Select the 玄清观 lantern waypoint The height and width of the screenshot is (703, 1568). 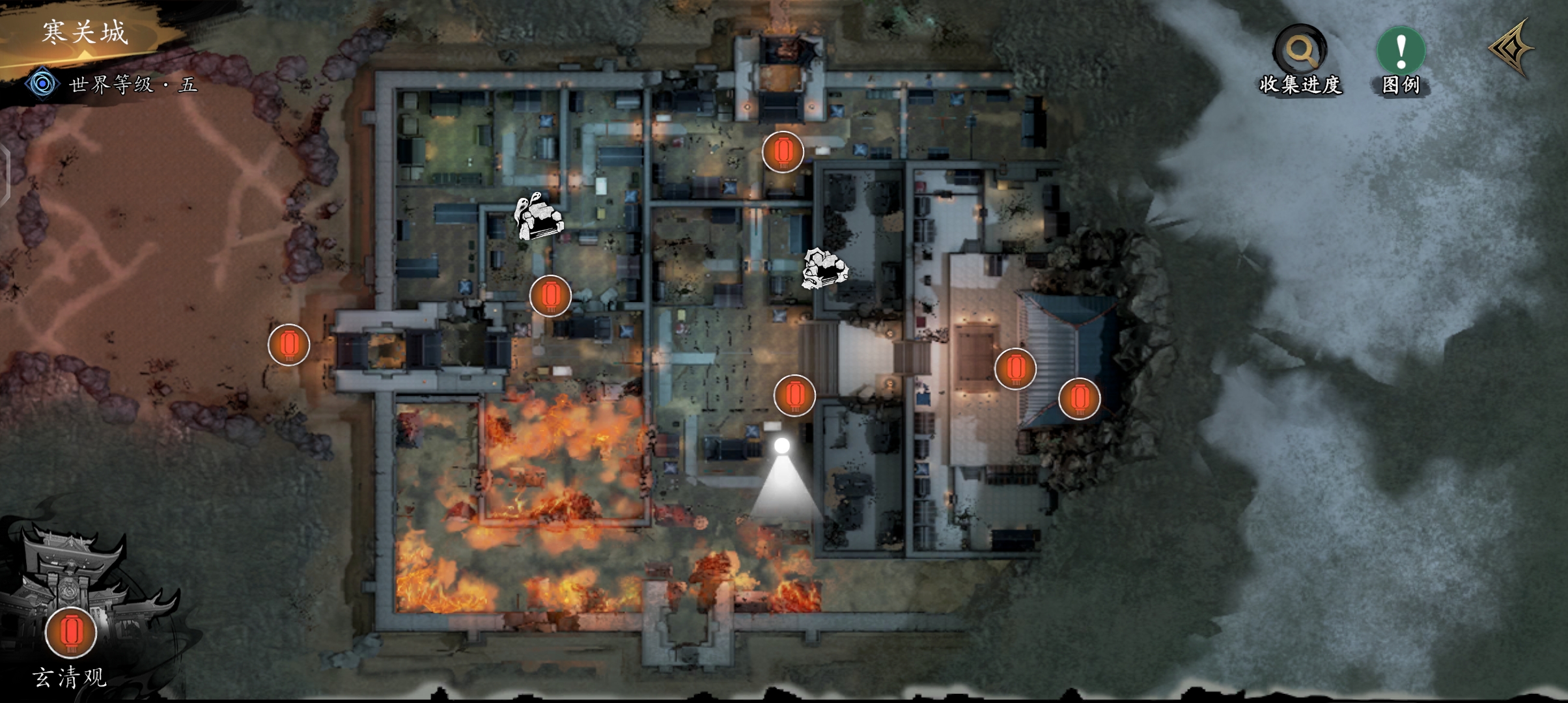[x=71, y=632]
